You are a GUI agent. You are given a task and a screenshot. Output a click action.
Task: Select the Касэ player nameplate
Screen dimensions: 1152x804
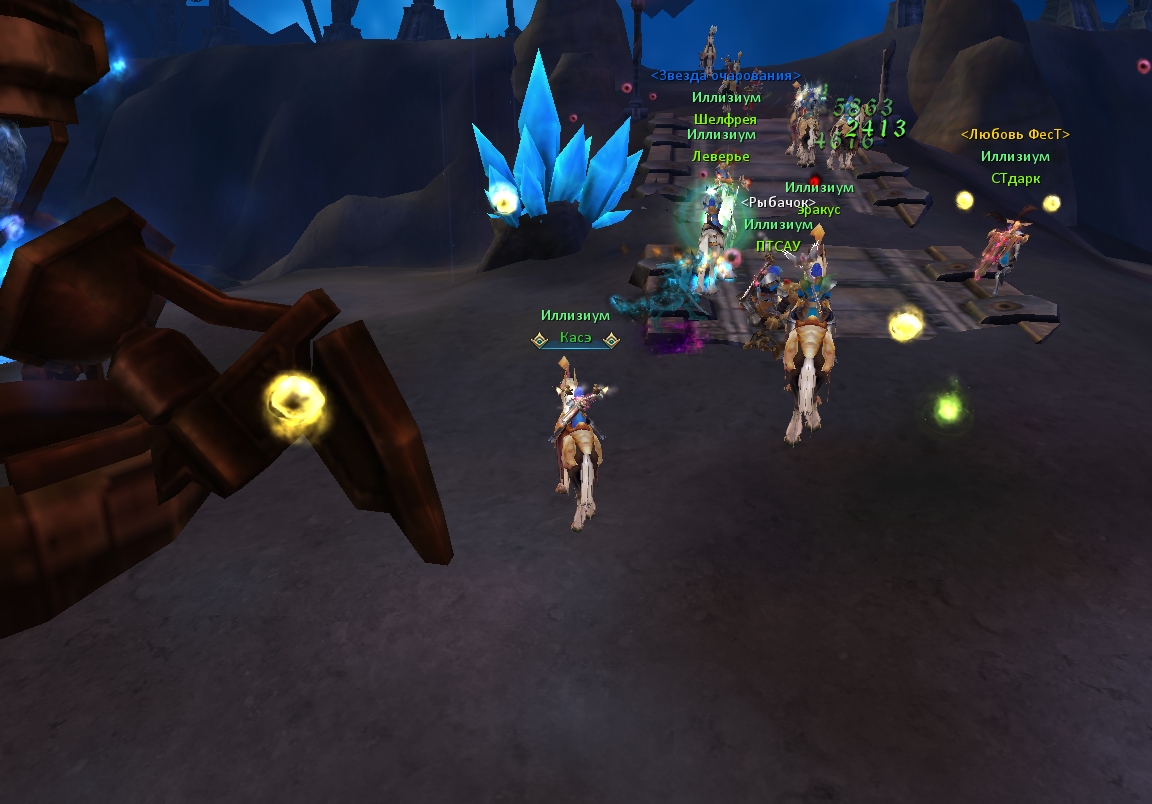(x=575, y=339)
